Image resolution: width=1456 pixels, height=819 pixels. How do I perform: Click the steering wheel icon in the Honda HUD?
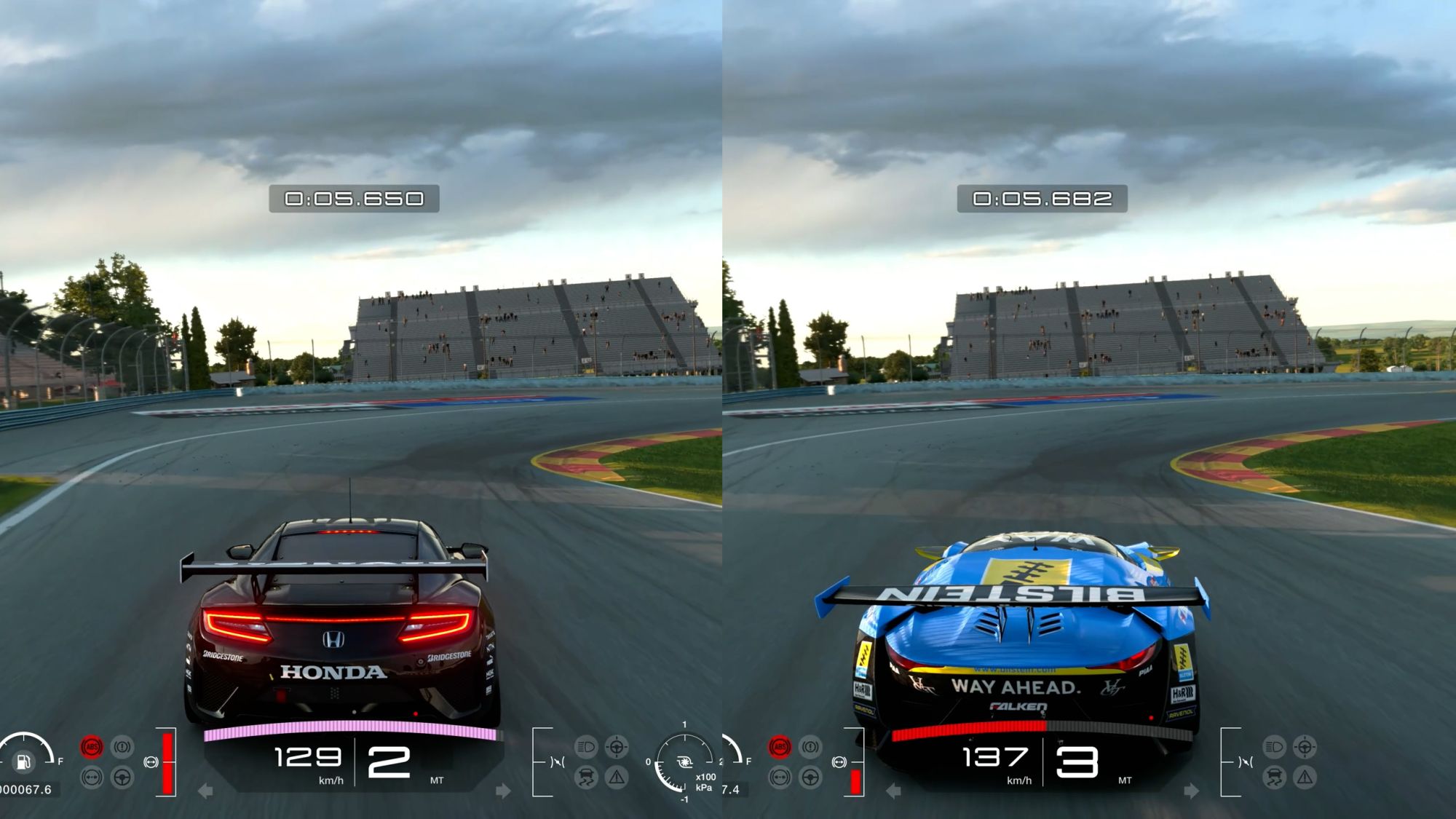tap(122, 778)
